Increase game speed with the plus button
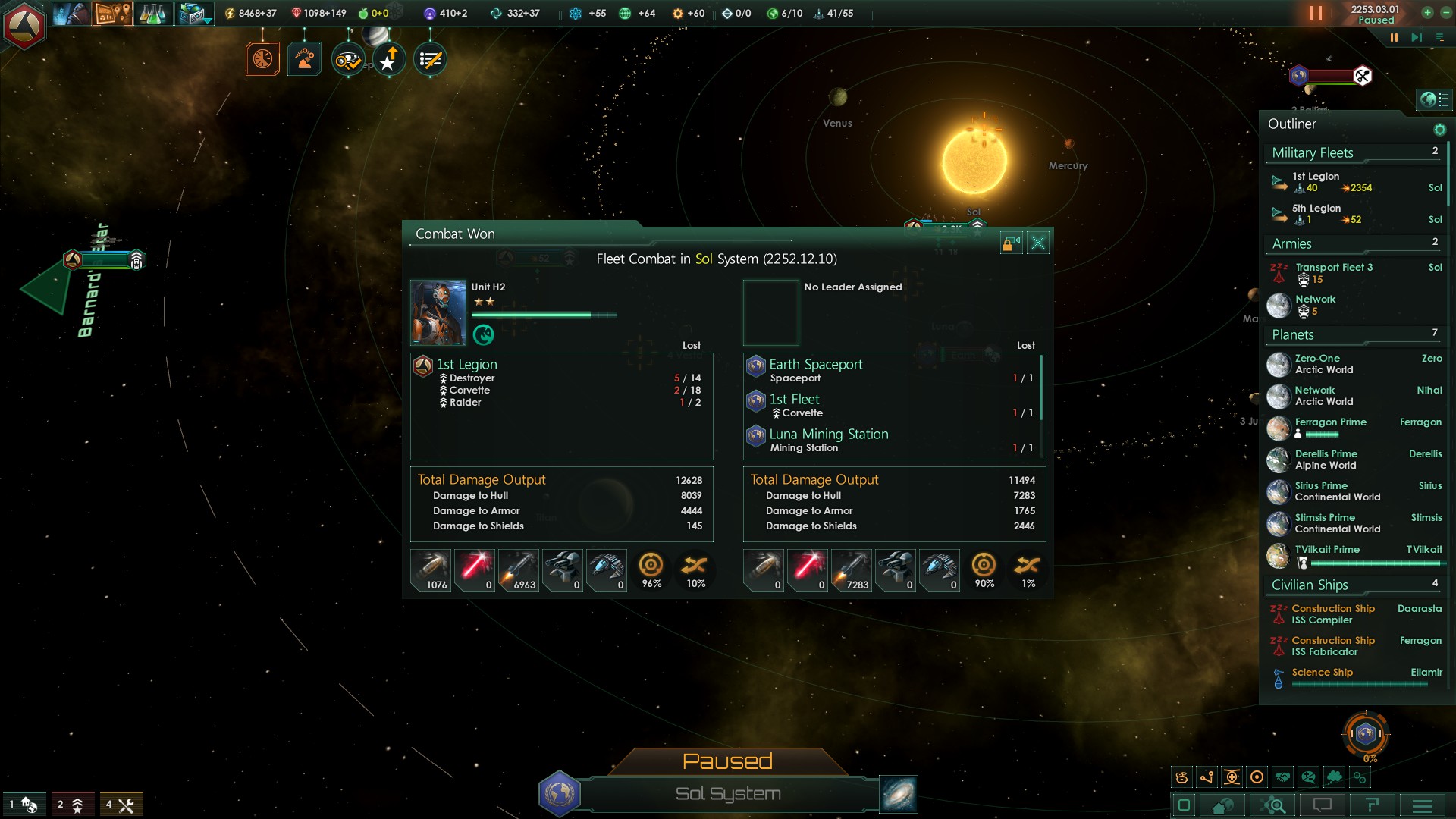Image resolution: width=1456 pixels, height=819 pixels. point(1426,13)
